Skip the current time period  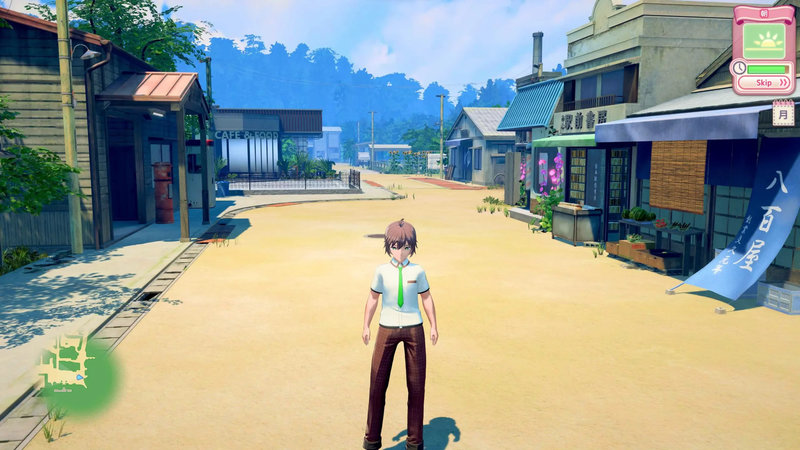[x=767, y=83]
